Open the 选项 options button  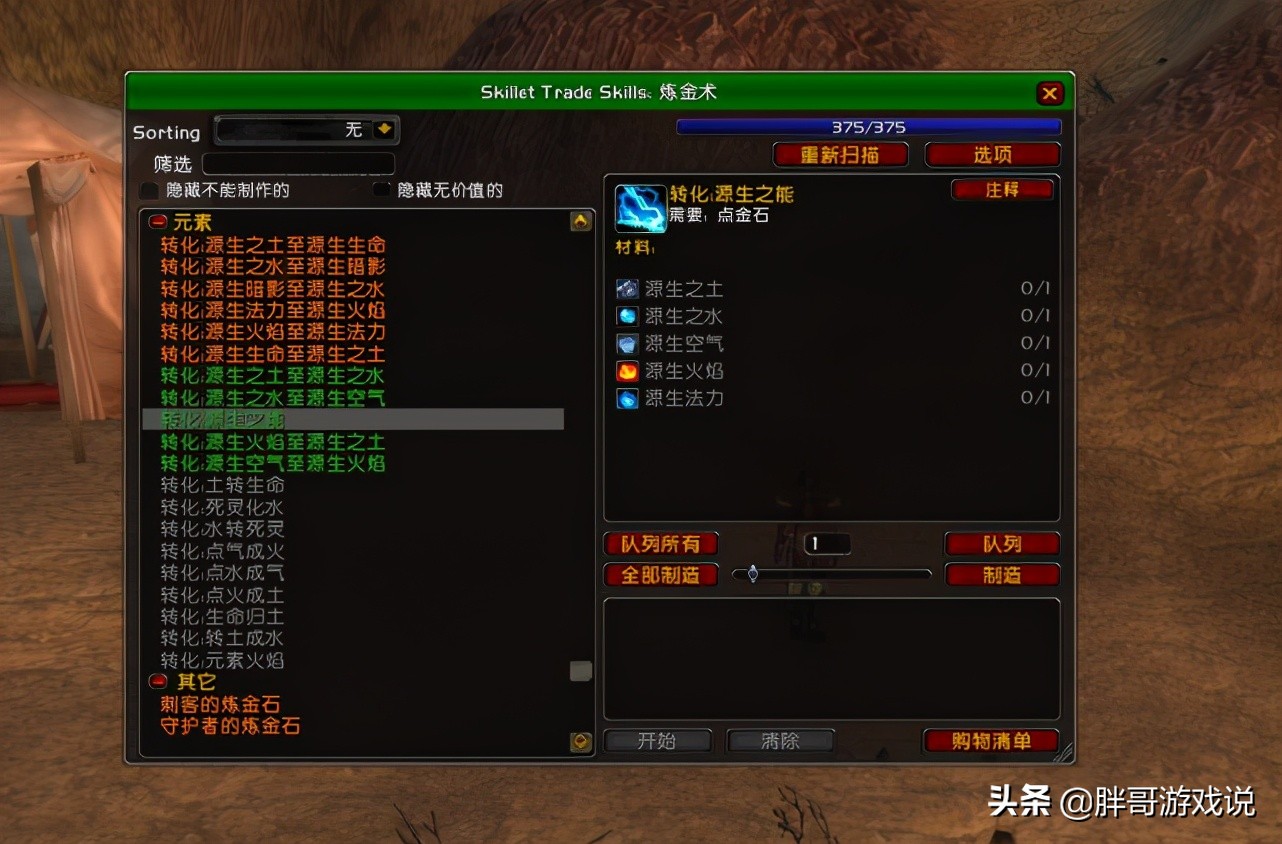point(992,154)
